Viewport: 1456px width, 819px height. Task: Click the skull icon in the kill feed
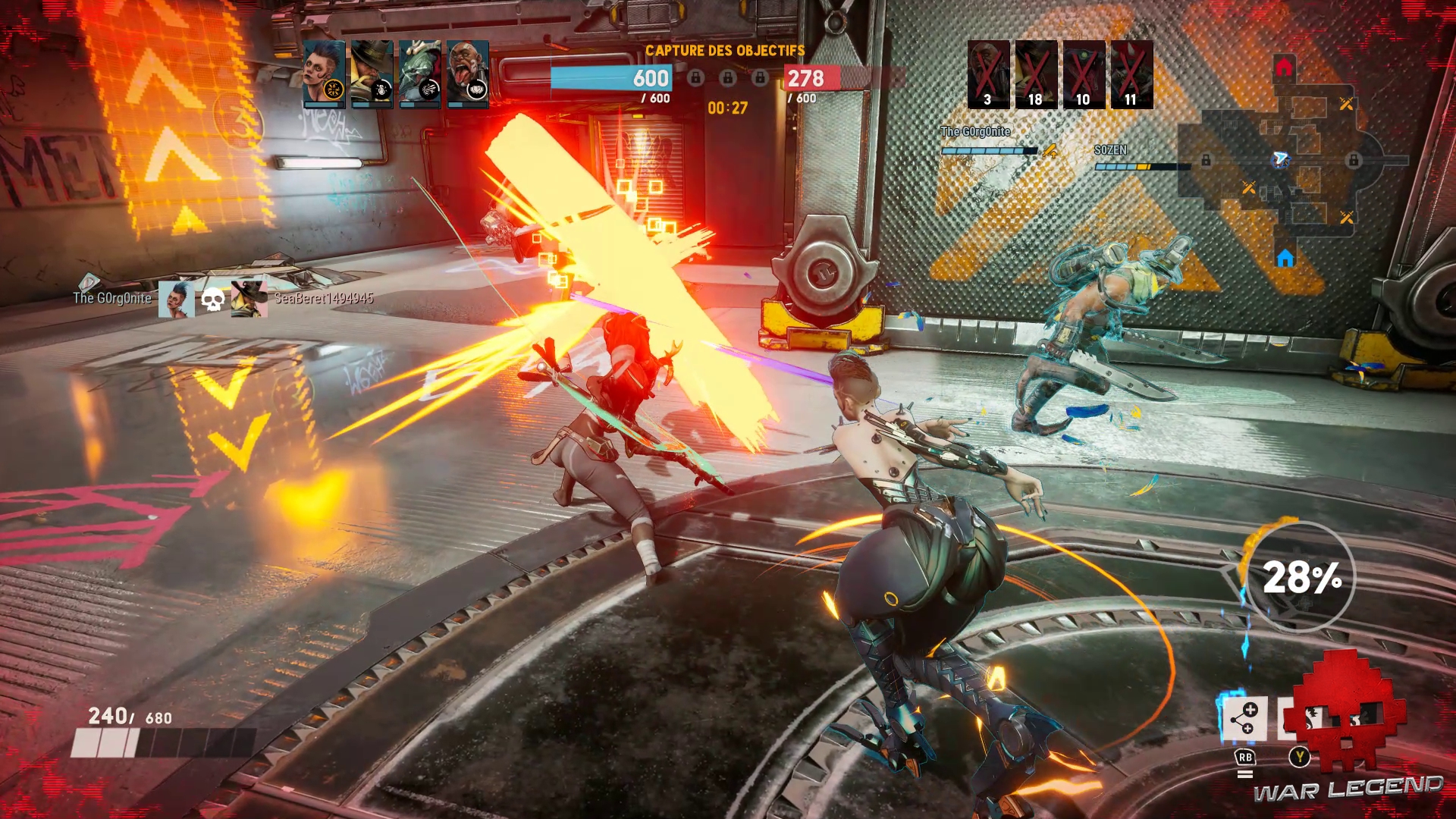click(213, 300)
